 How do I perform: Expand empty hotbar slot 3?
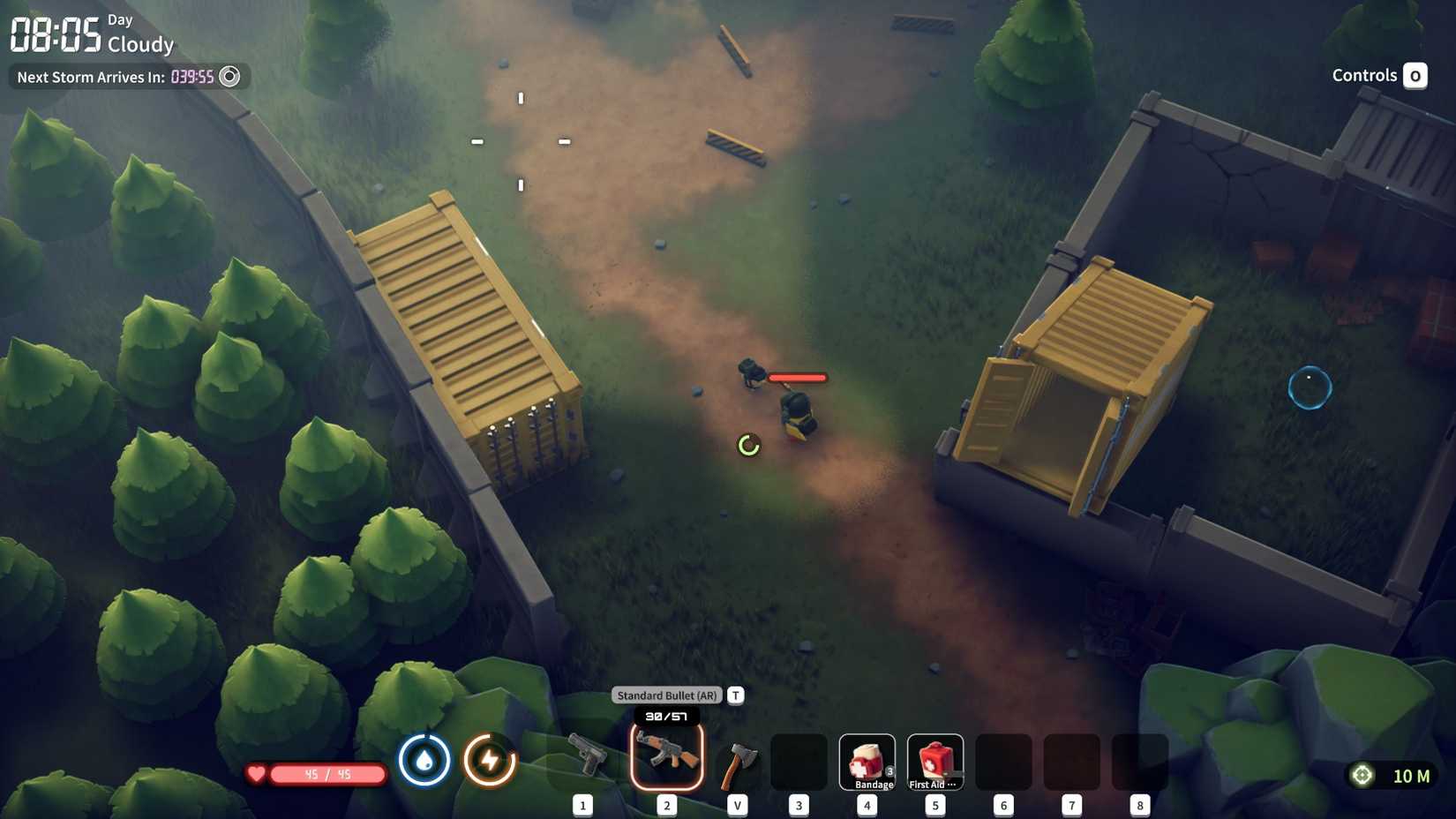[x=799, y=759]
